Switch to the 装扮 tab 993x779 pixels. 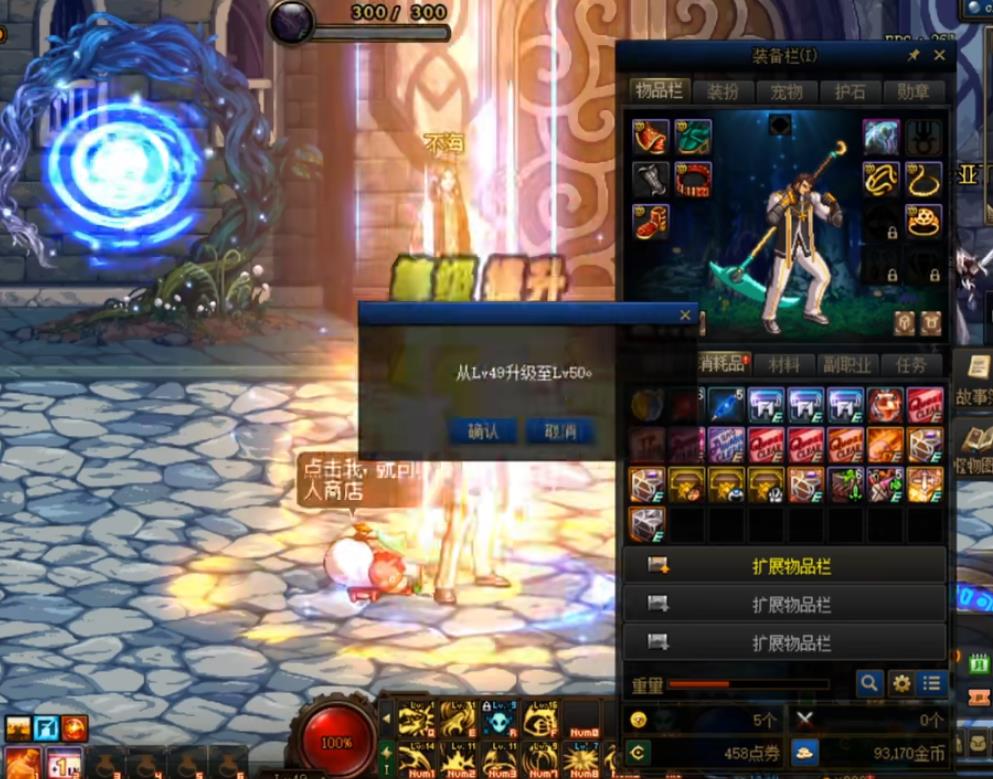tap(723, 92)
